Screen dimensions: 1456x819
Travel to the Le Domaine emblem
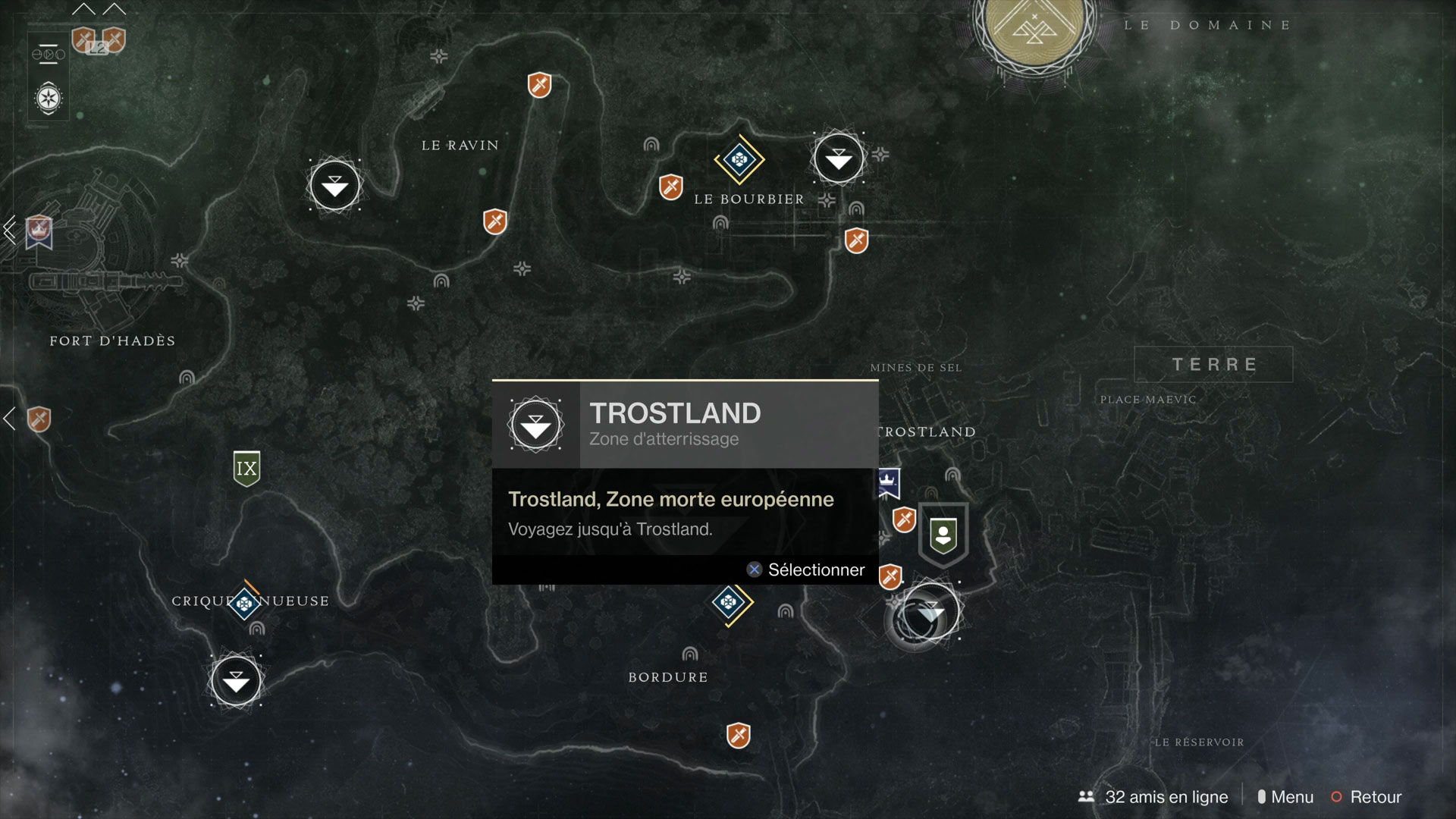[x=1034, y=30]
